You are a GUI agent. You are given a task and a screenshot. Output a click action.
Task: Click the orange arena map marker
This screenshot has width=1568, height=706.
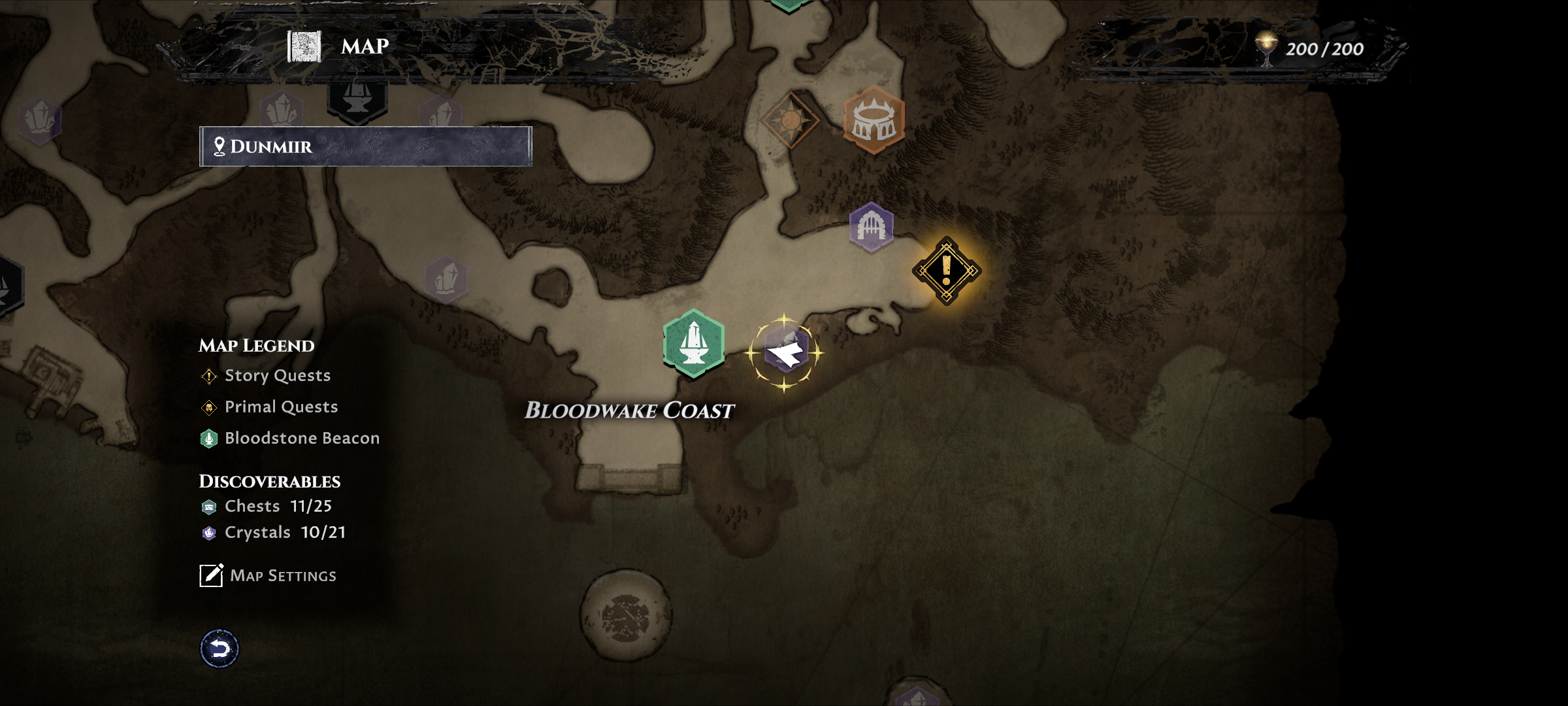[874, 120]
